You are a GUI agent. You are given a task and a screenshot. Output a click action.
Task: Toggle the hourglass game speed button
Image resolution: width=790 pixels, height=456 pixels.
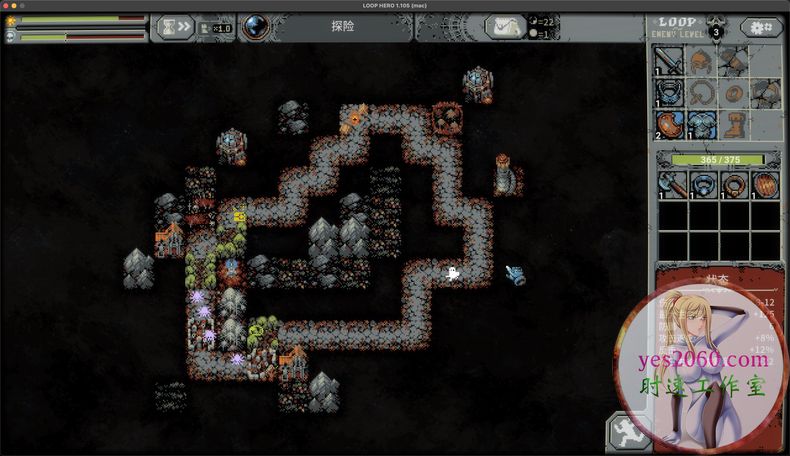click(175, 27)
